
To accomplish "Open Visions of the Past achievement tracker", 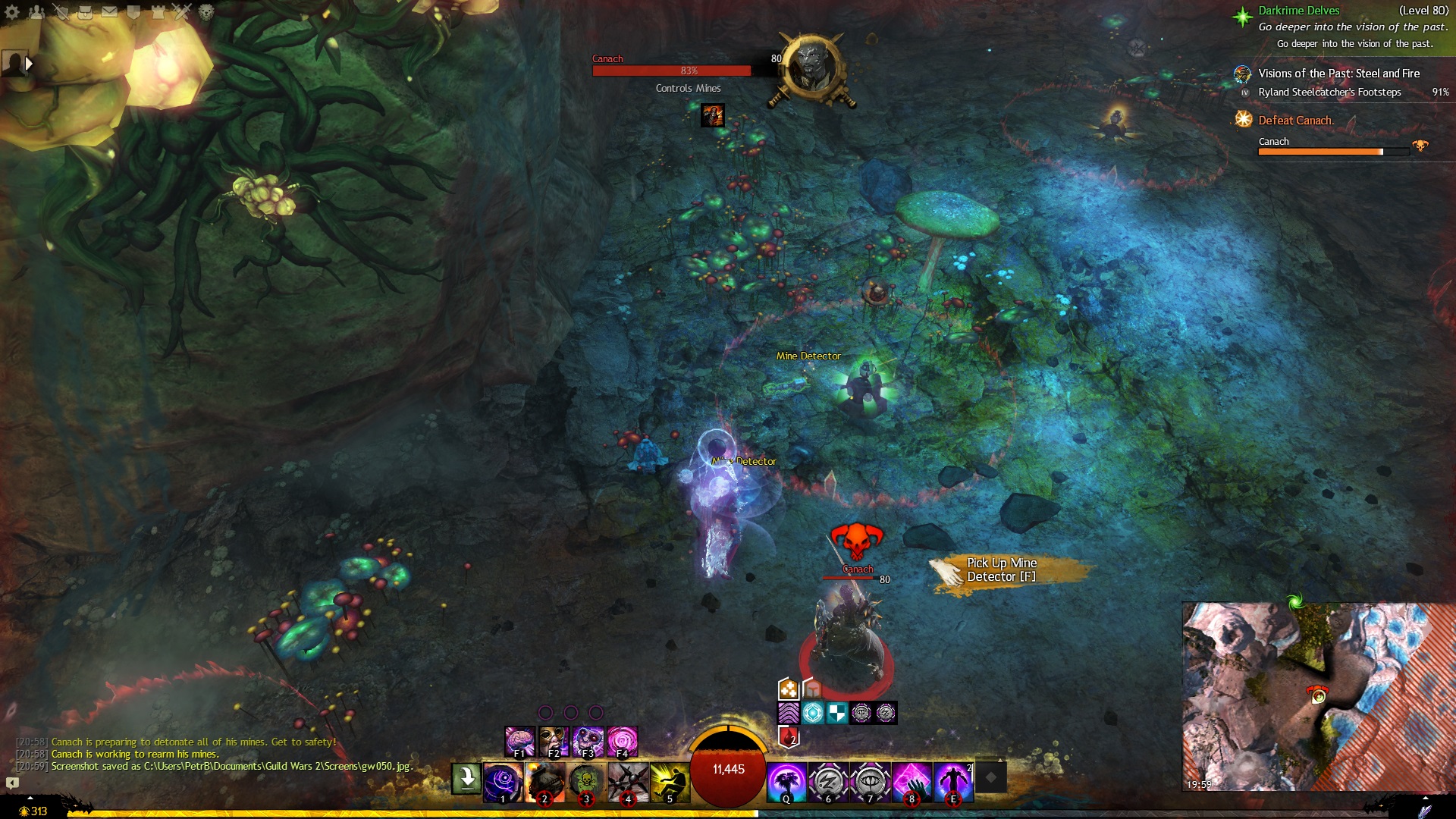I will point(1338,74).
